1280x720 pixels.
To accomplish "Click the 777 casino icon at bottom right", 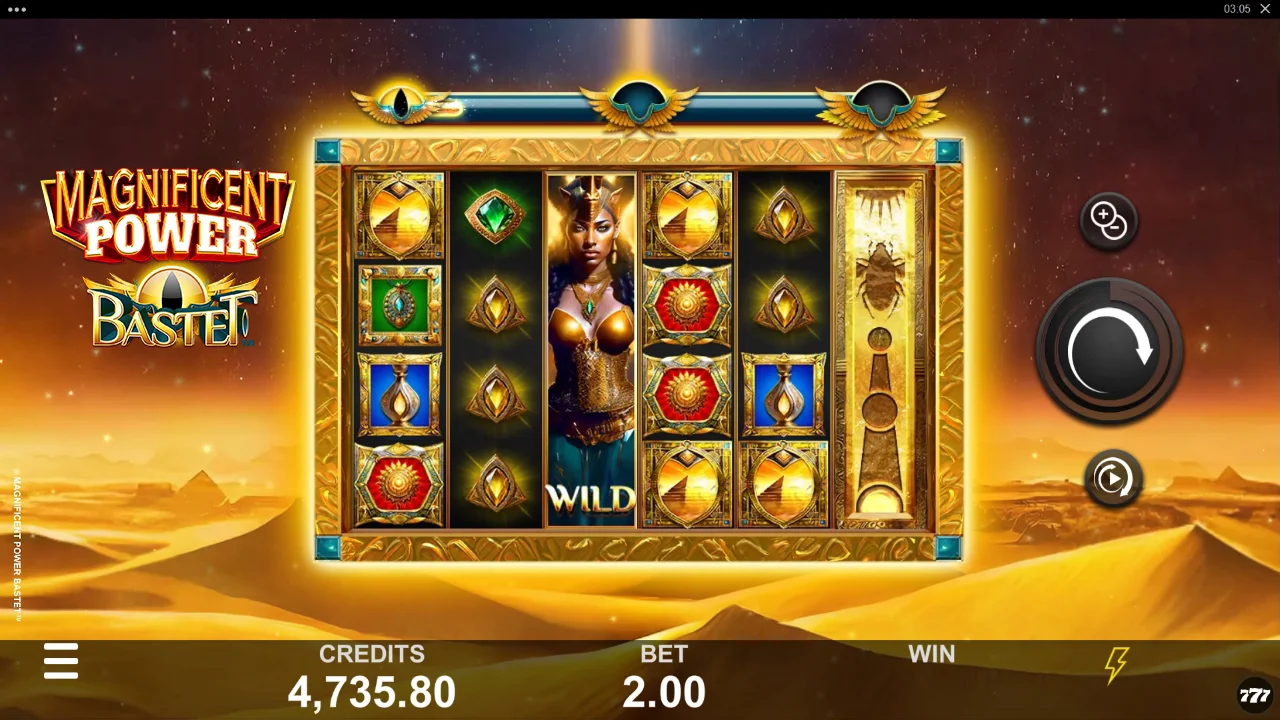I will click(1251, 690).
